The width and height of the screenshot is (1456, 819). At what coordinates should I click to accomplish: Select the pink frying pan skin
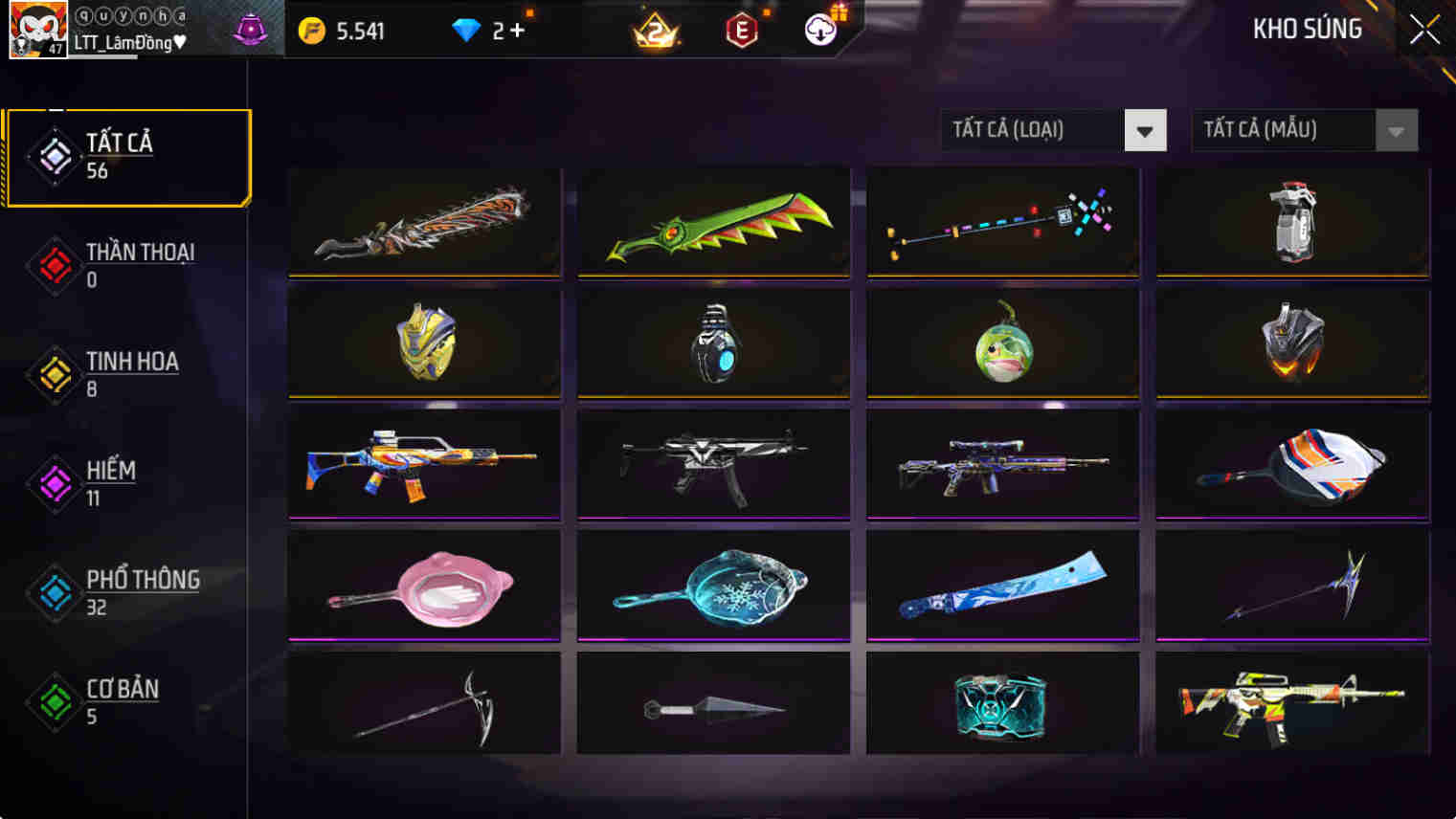[x=424, y=585]
